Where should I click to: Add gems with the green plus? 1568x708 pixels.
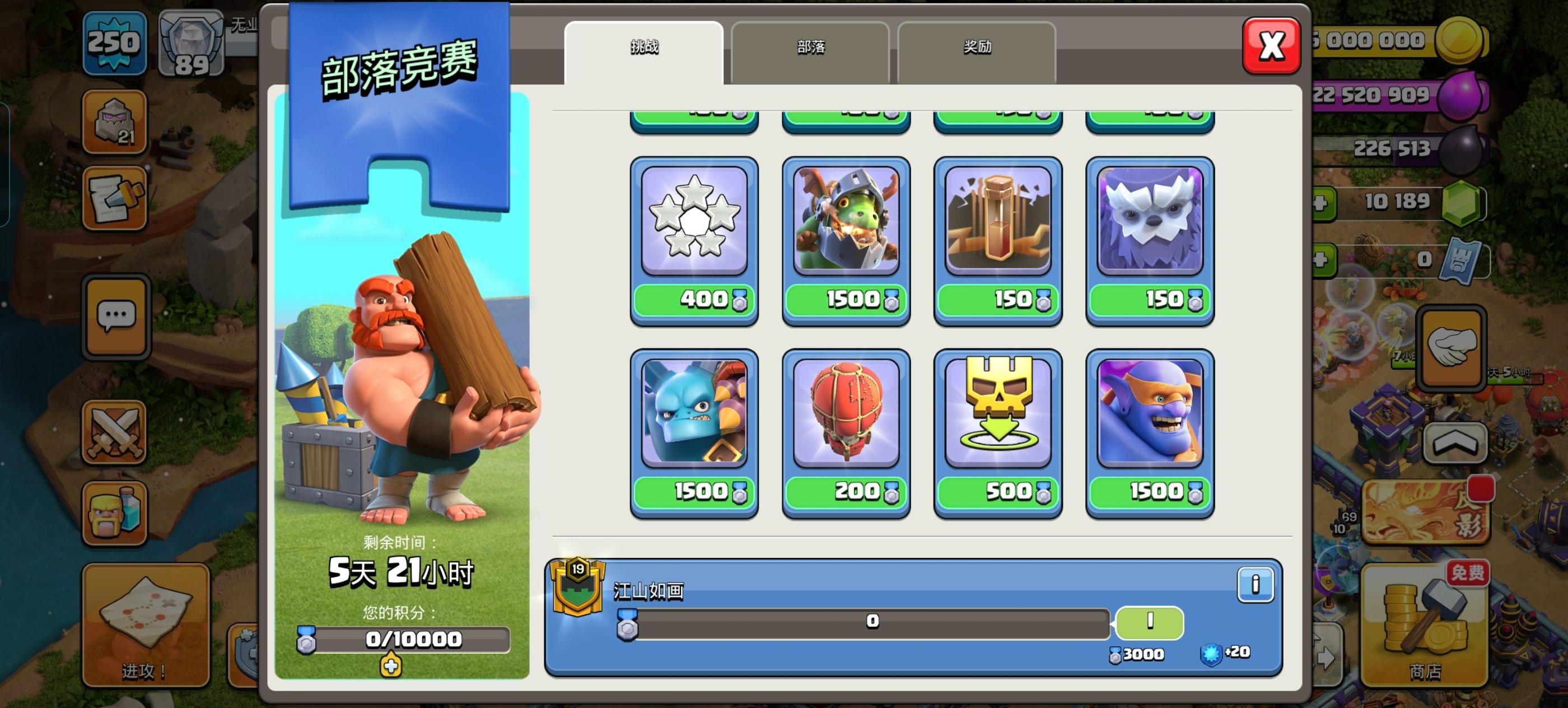[1320, 203]
